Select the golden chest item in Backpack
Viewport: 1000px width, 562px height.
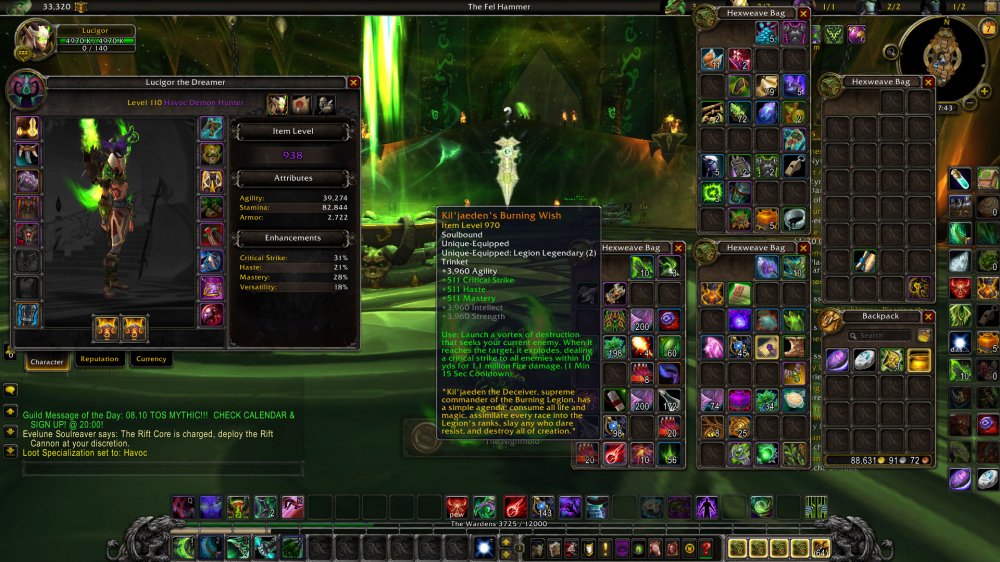pyautogui.click(x=919, y=360)
